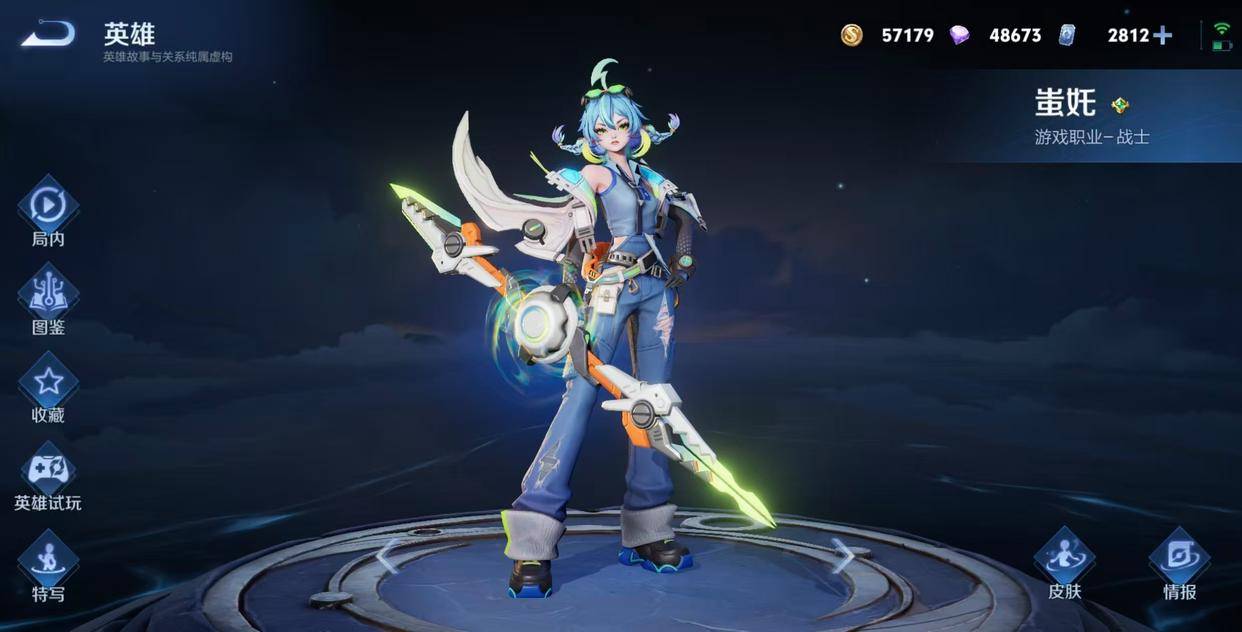Open the 皮肤 skins page
The width and height of the screenshot is (1242, 632).
click(1064, 558)
